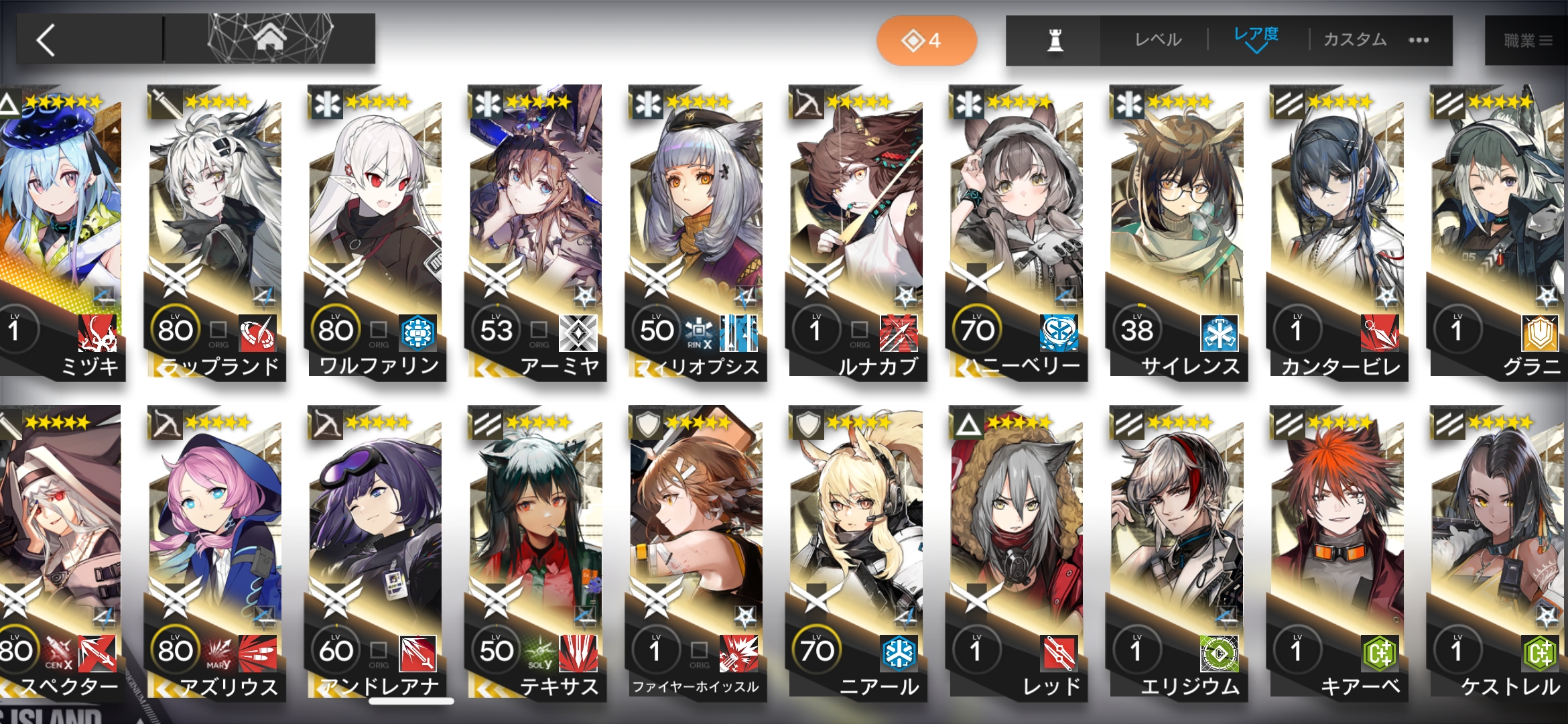The image size is (1568, 724).
Task: Choose the アーミヤ operator card
Action: (536, 228)
